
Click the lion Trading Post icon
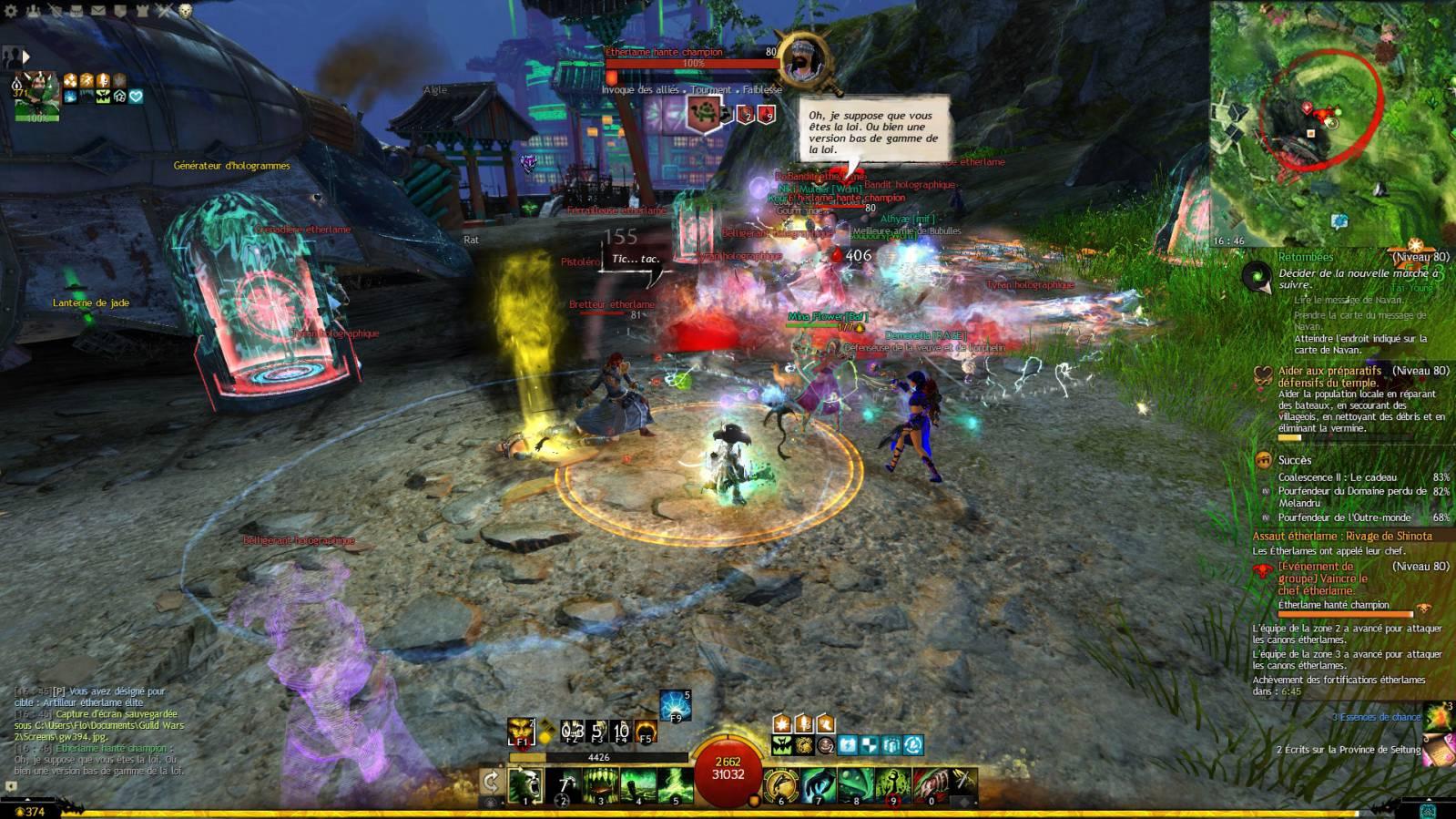[186, 11]
